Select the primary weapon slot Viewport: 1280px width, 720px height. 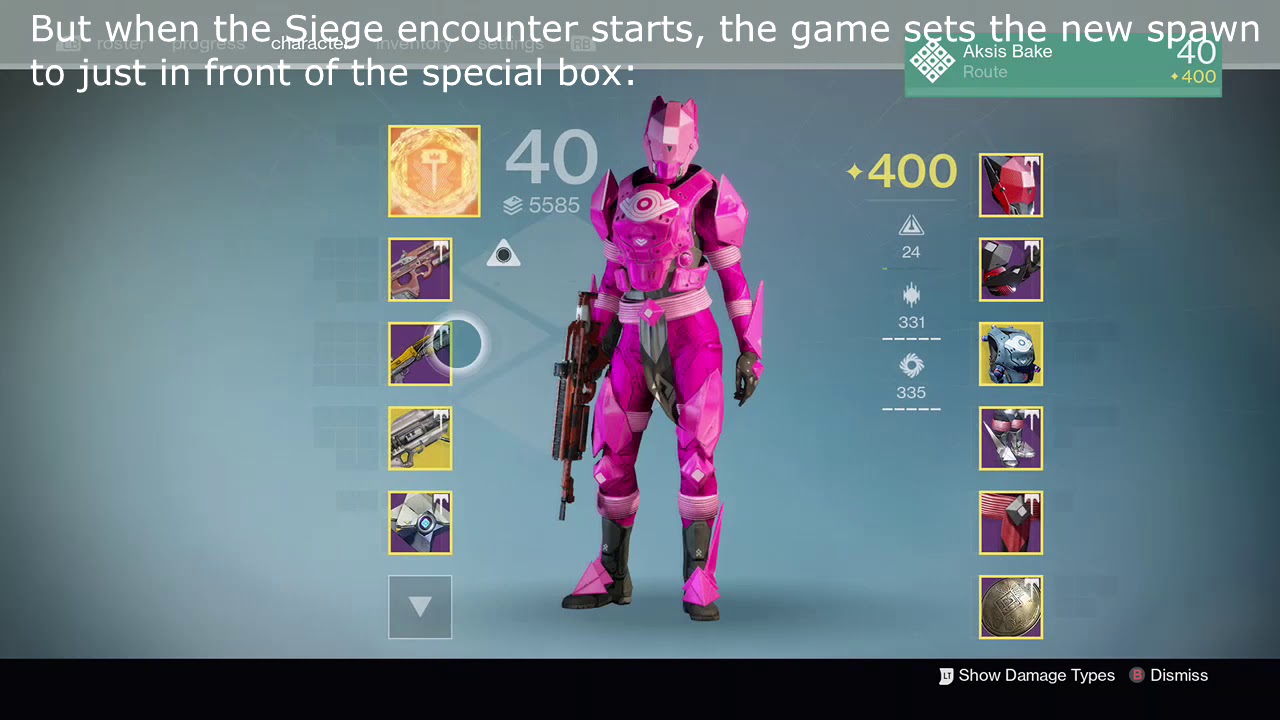click(420, 270)
